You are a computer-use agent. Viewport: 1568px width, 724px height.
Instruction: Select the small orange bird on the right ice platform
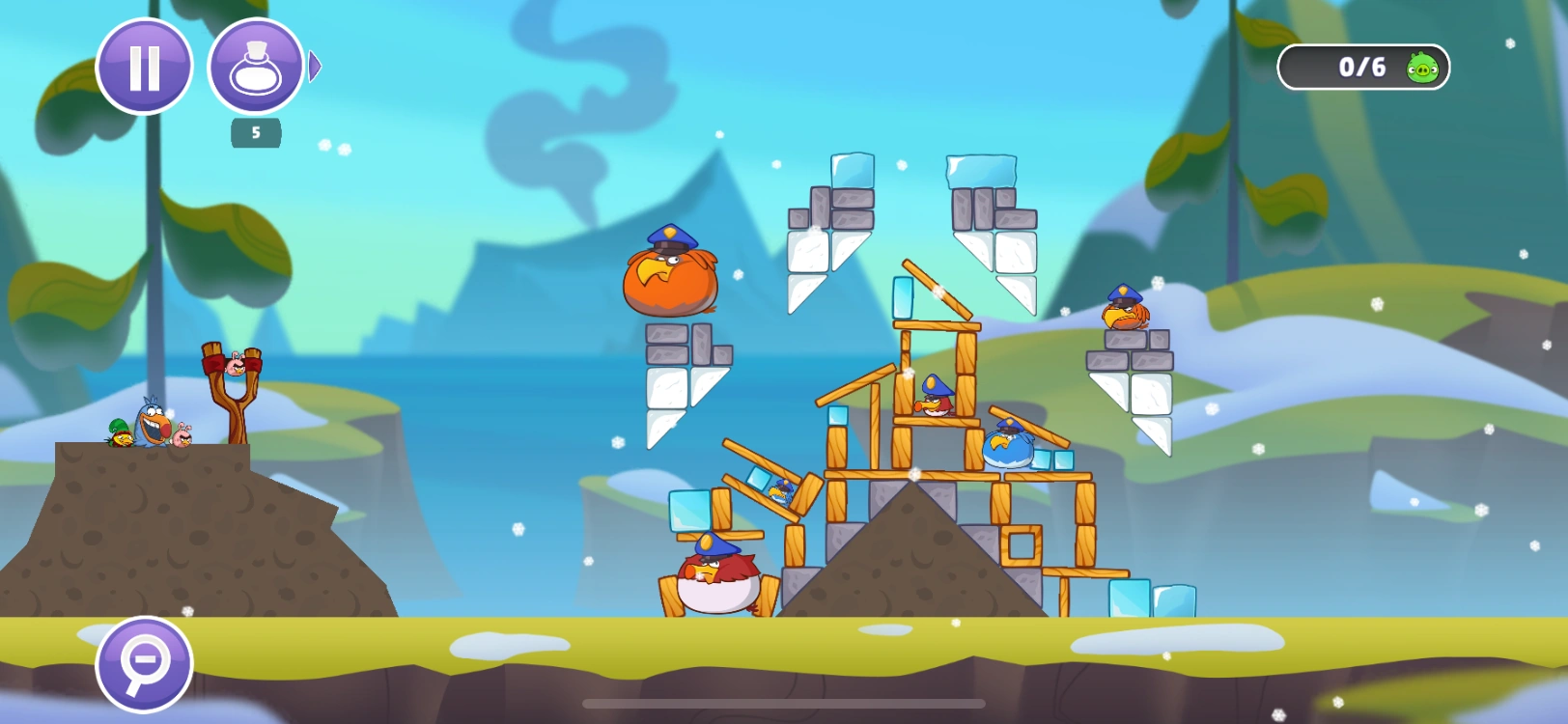click(1126, 314)
